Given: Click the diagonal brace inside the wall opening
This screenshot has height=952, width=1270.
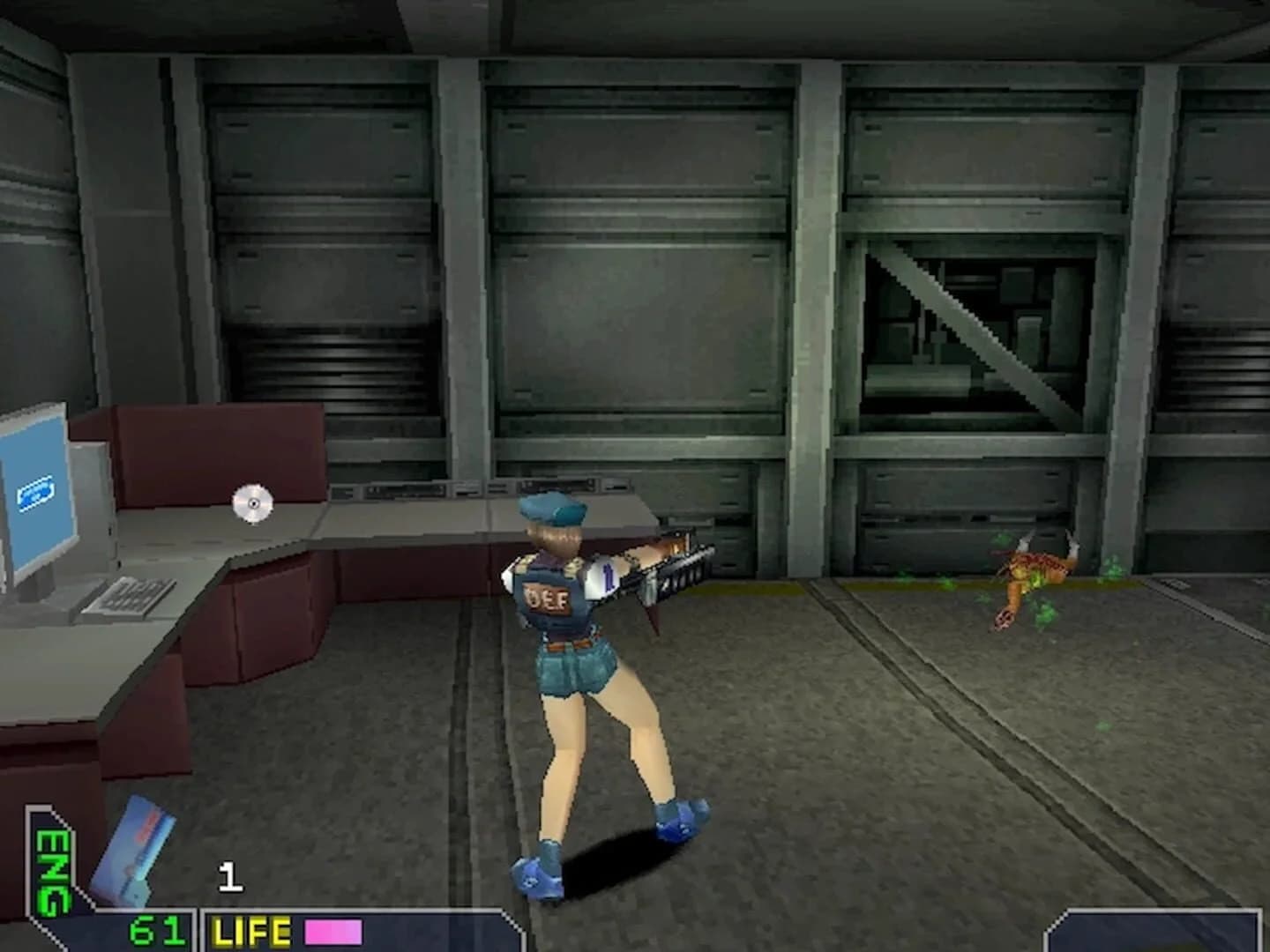Looking at the screenshot, I should point(979,335).
